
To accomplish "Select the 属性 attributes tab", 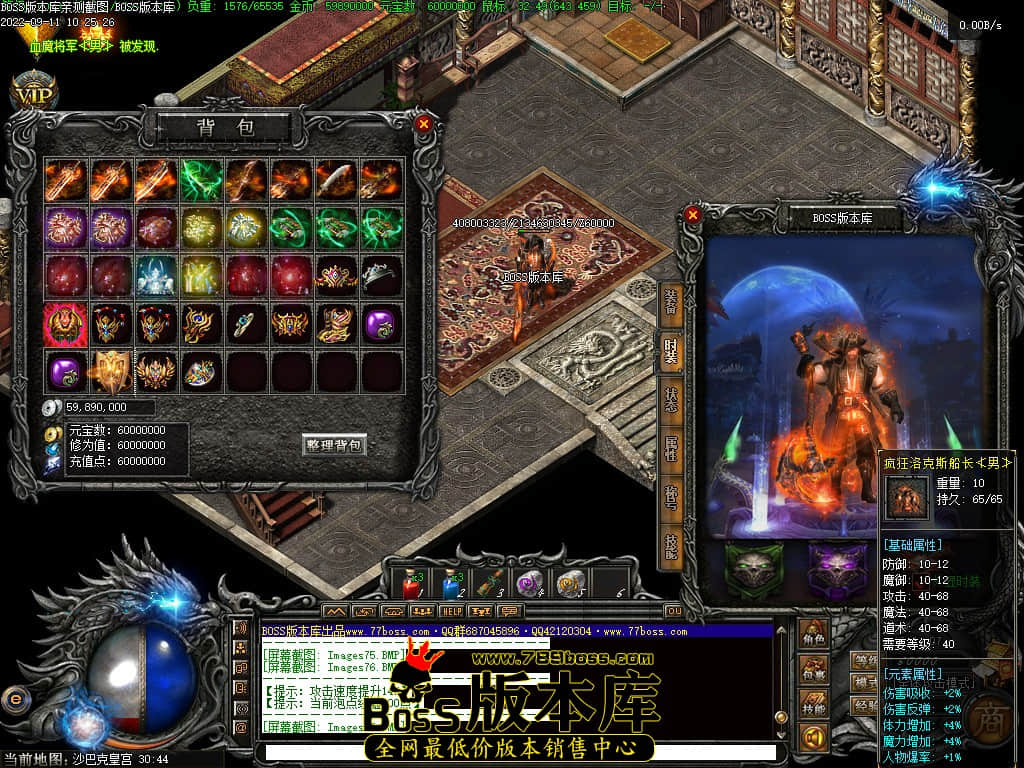I will pyautogui.click(x=670, y=449).
